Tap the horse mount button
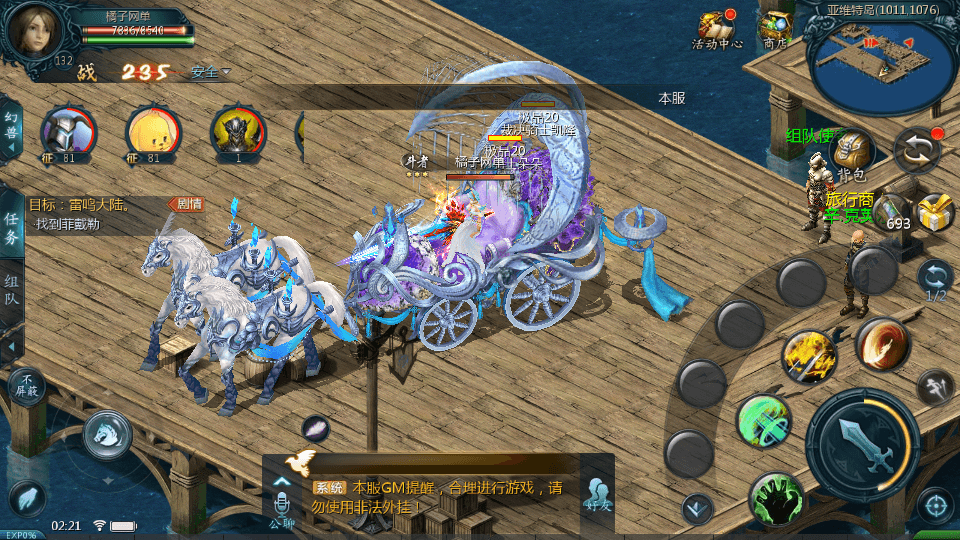This screenshot has height=540, width=960. pyautogui.click(x=107, y=433)
